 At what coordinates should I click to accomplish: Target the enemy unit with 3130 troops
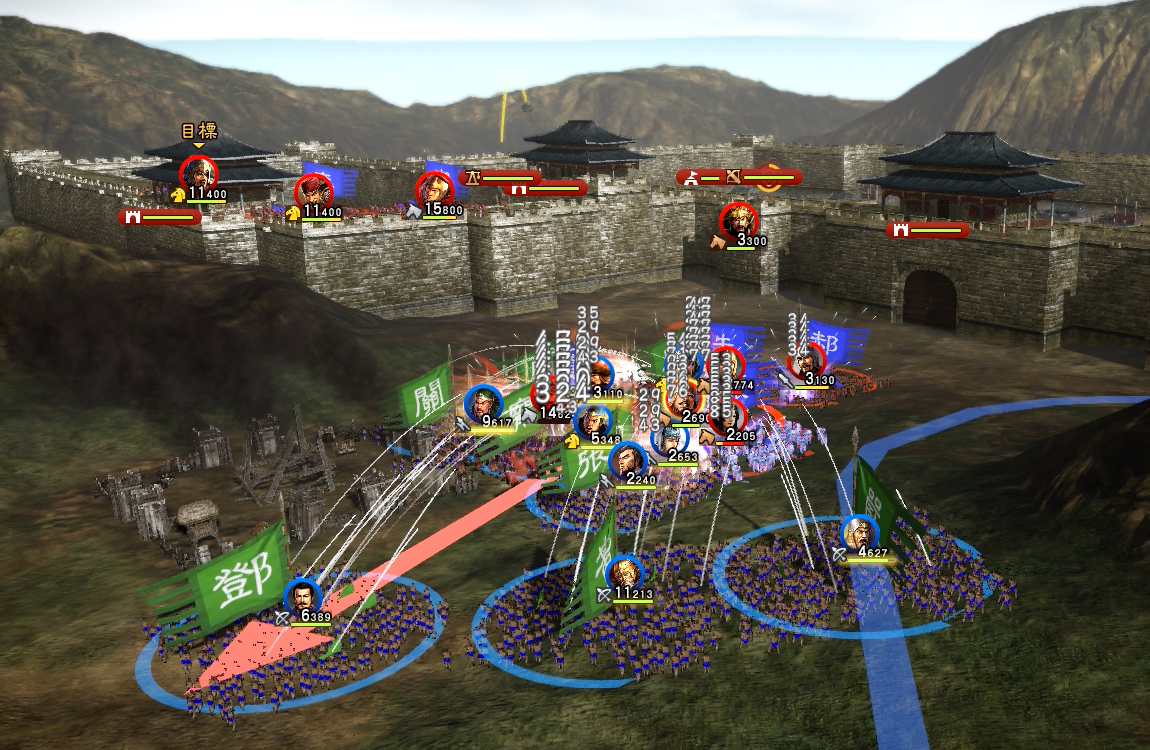(806, 360)
